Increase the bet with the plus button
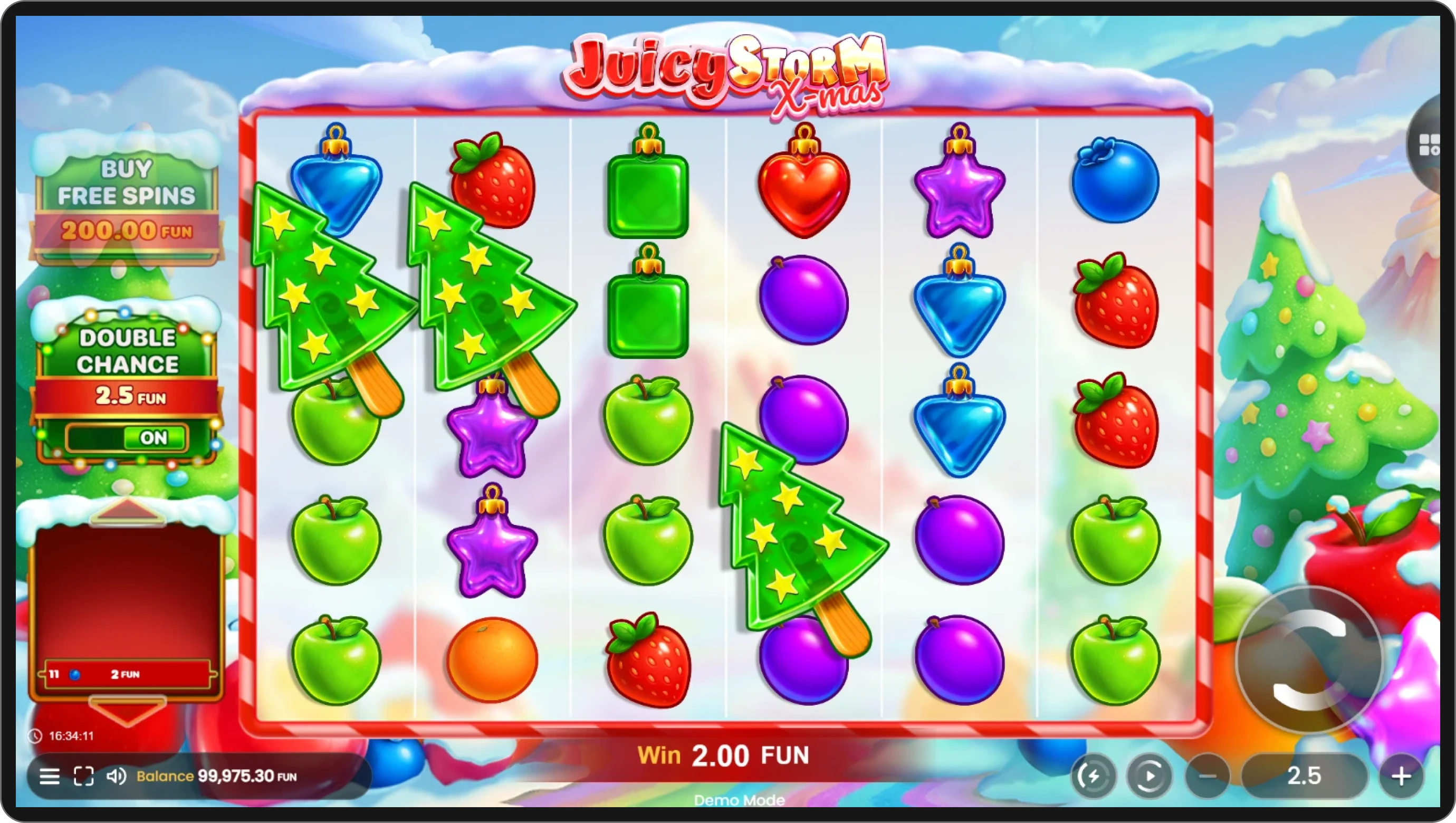The height and width of the screenshot is (823, 1456). click(1401, 776)
